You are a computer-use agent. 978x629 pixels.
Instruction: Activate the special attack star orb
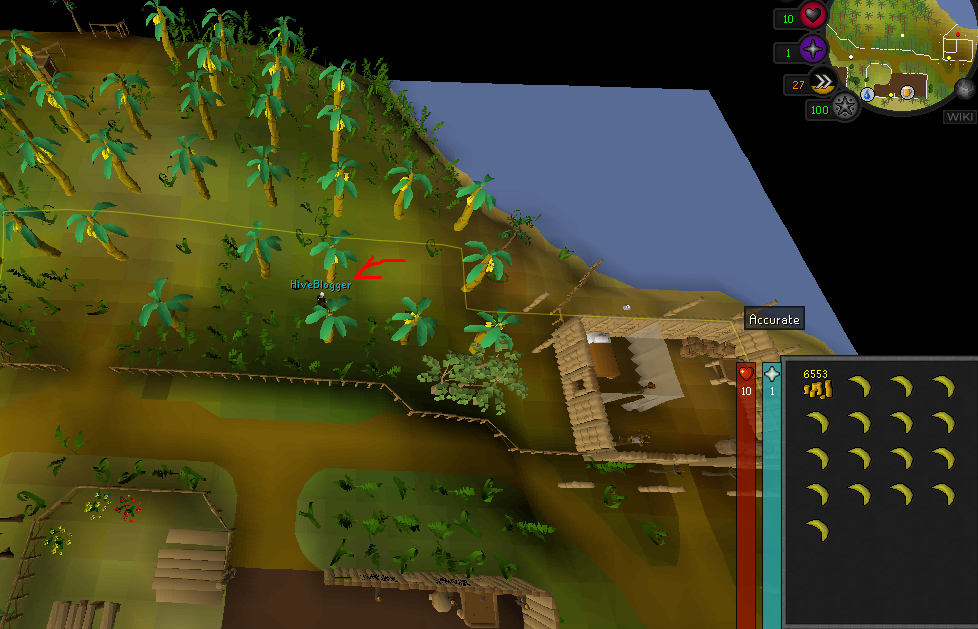pos(846,107)
